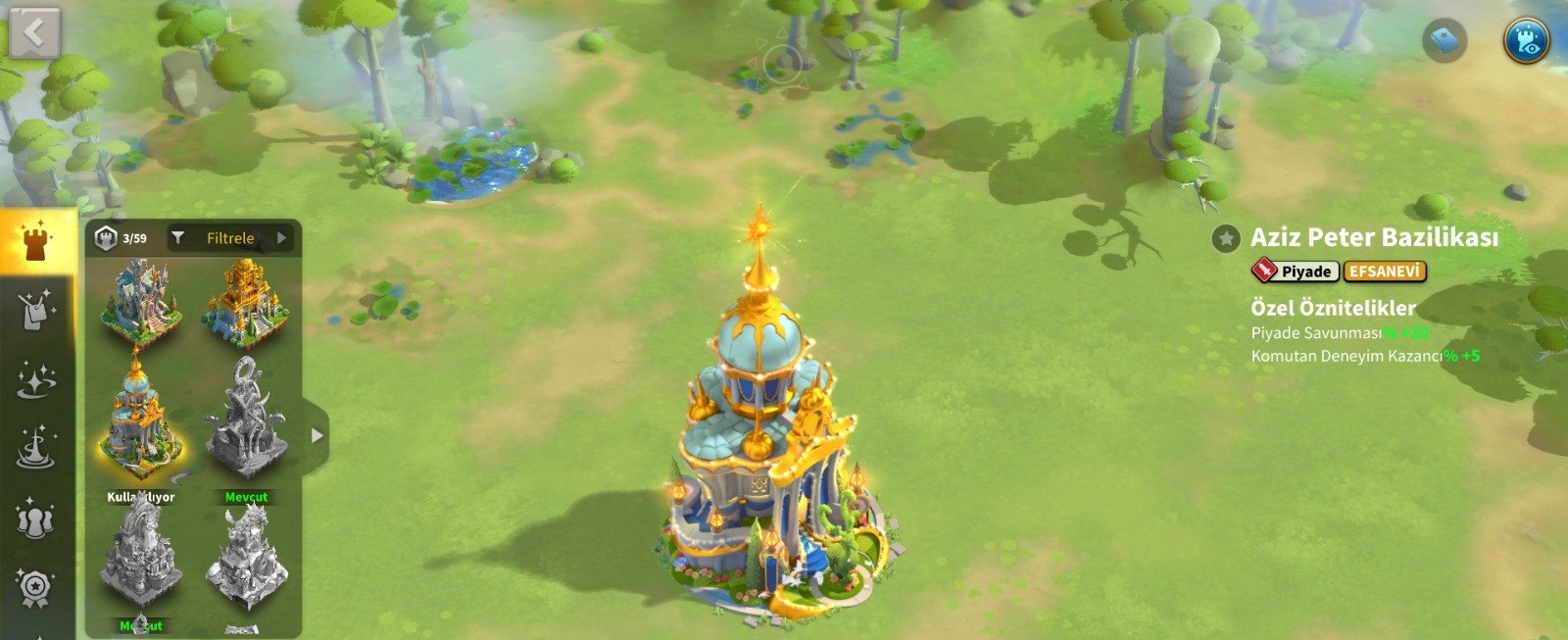Open the Filtrele filter dropdown
The image size is (1568, 640).
pyautogui.click(x=230, y=238)
